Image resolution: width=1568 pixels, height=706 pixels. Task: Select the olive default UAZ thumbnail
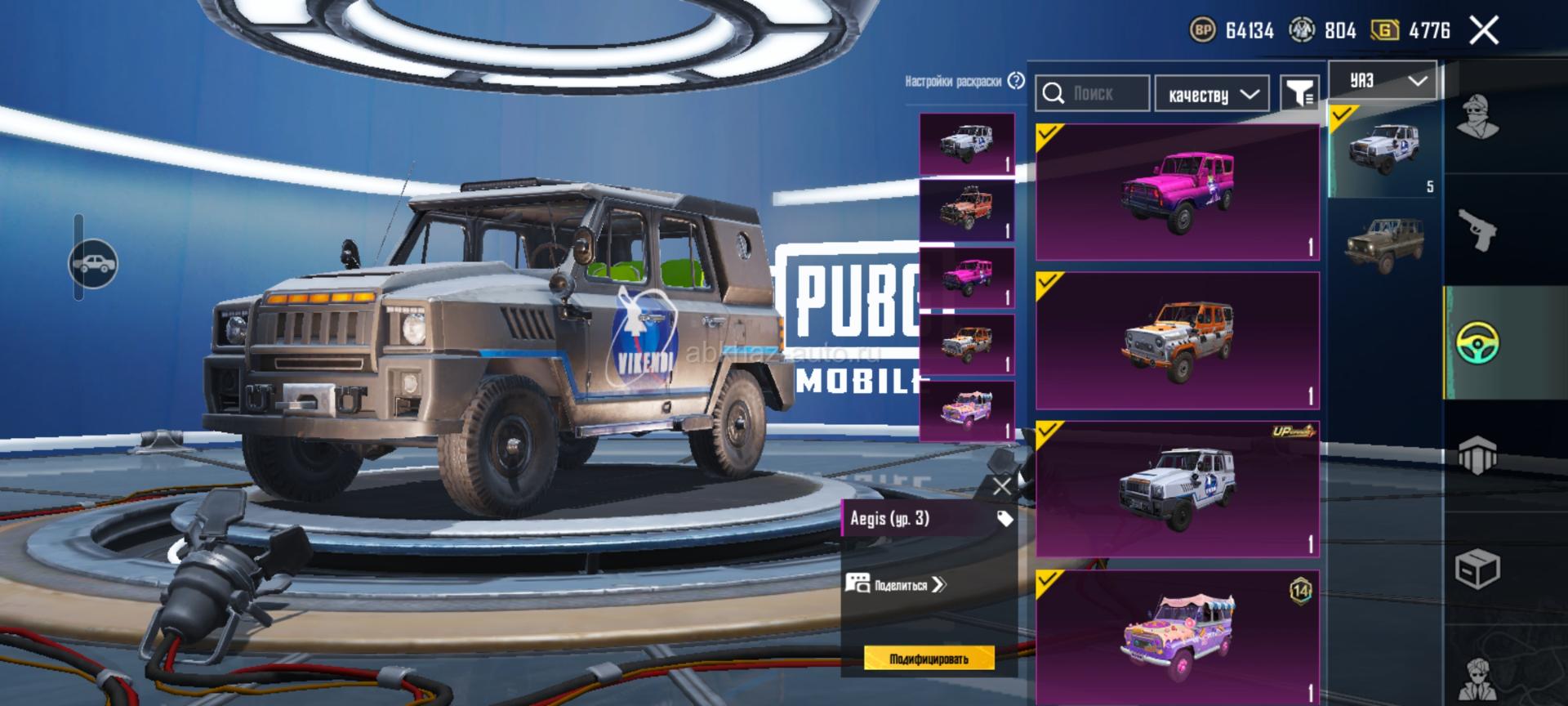1384,242
